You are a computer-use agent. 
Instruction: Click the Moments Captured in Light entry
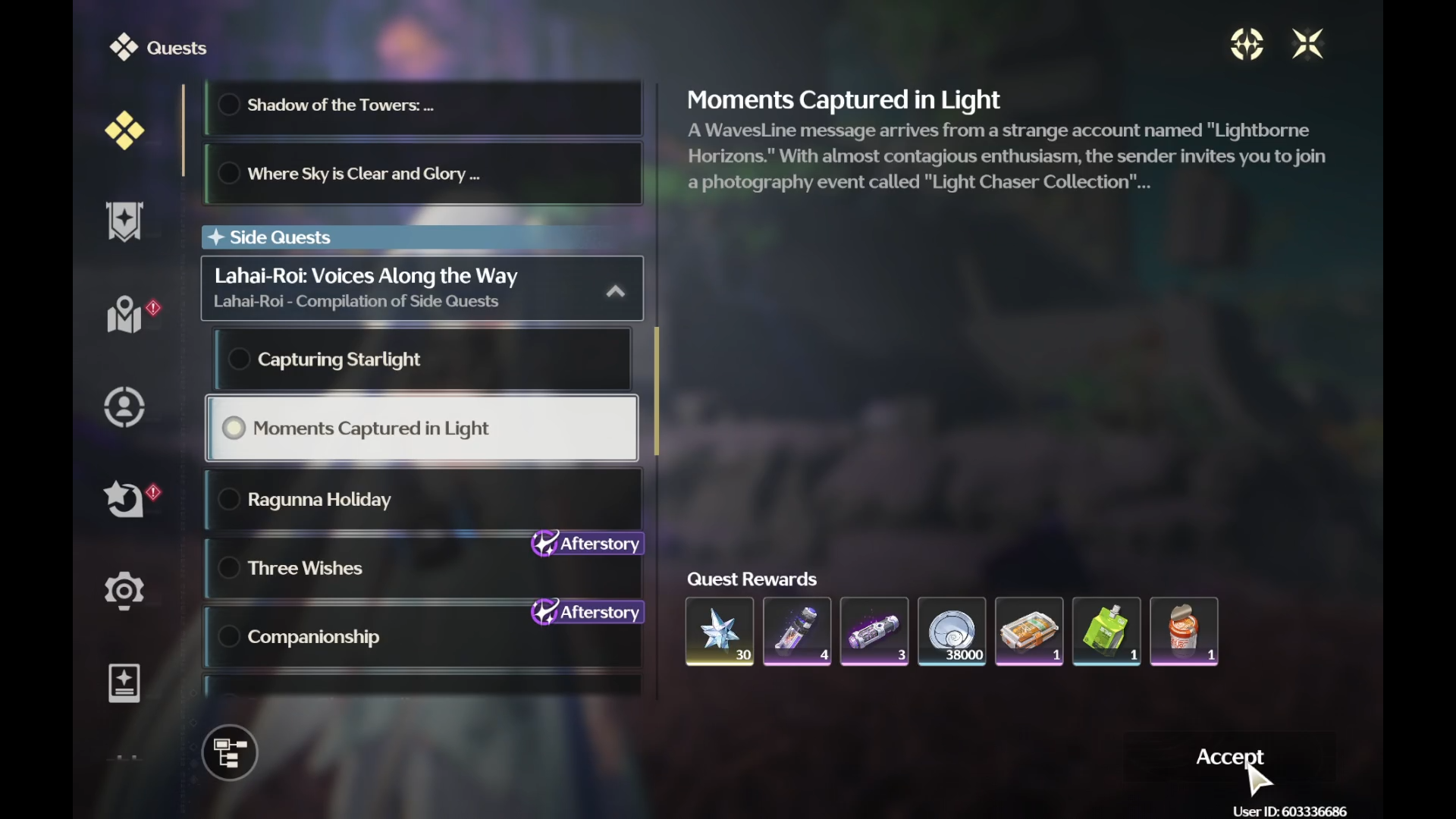click(x=422, y=428)
